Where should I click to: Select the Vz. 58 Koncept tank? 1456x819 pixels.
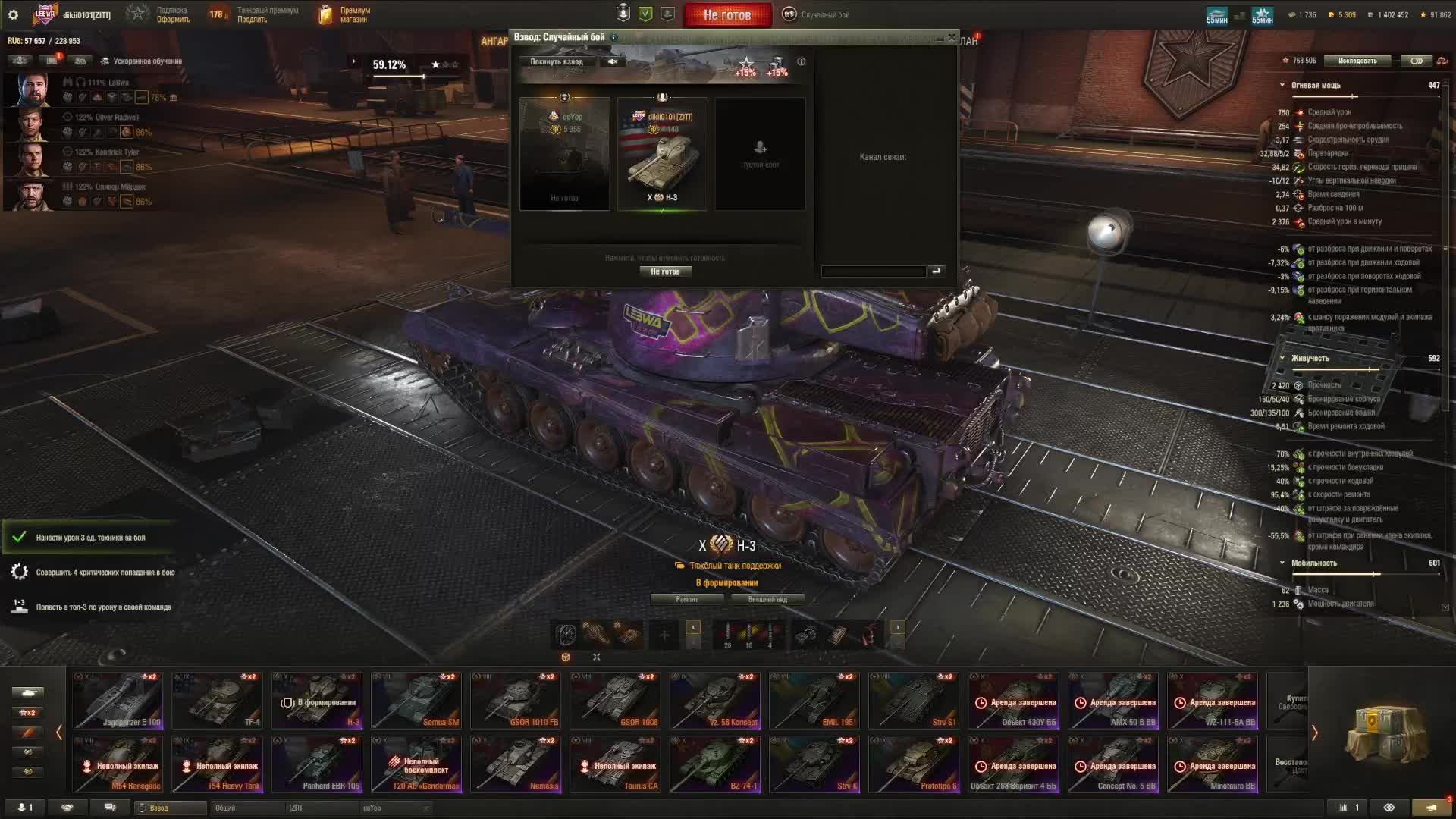[714, 701]
